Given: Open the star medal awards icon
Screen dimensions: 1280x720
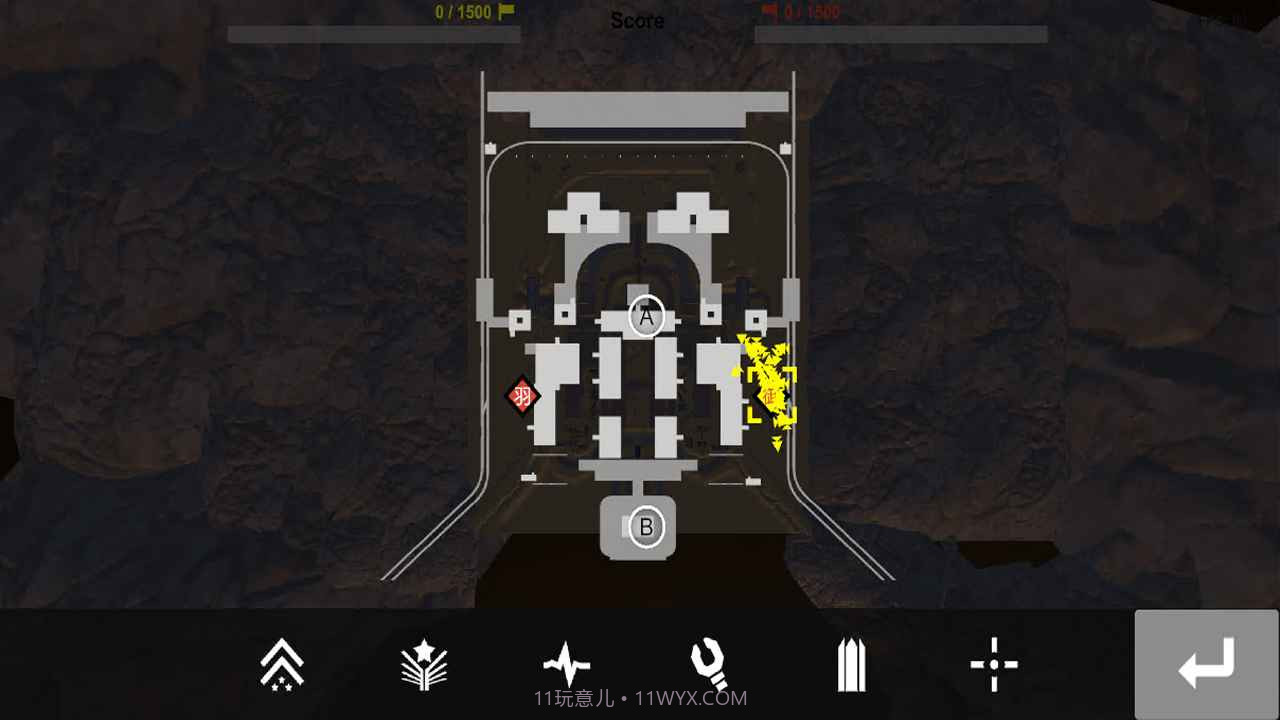Looking at the screenshot, I should [x=424, y=663].
